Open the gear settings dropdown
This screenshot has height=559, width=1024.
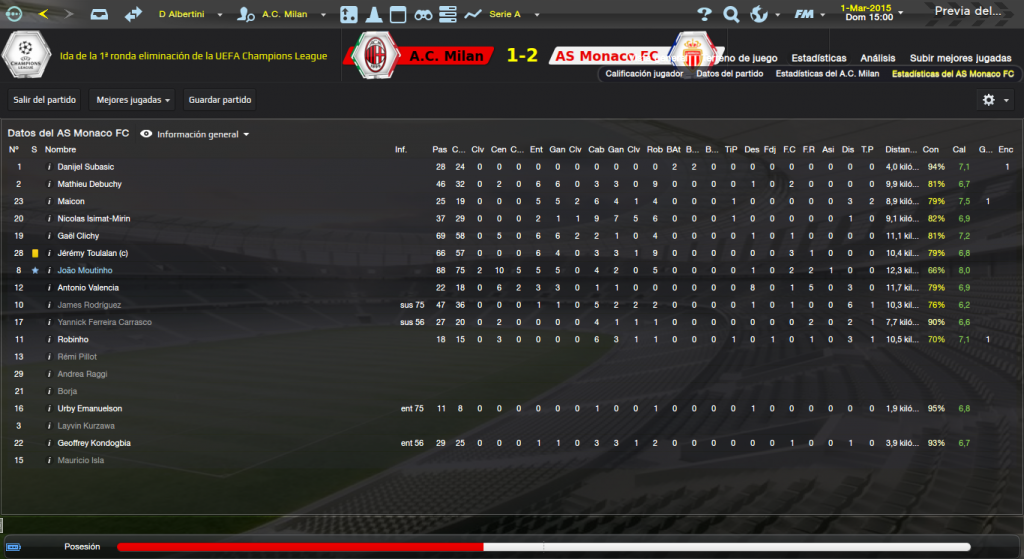(995, 100)
